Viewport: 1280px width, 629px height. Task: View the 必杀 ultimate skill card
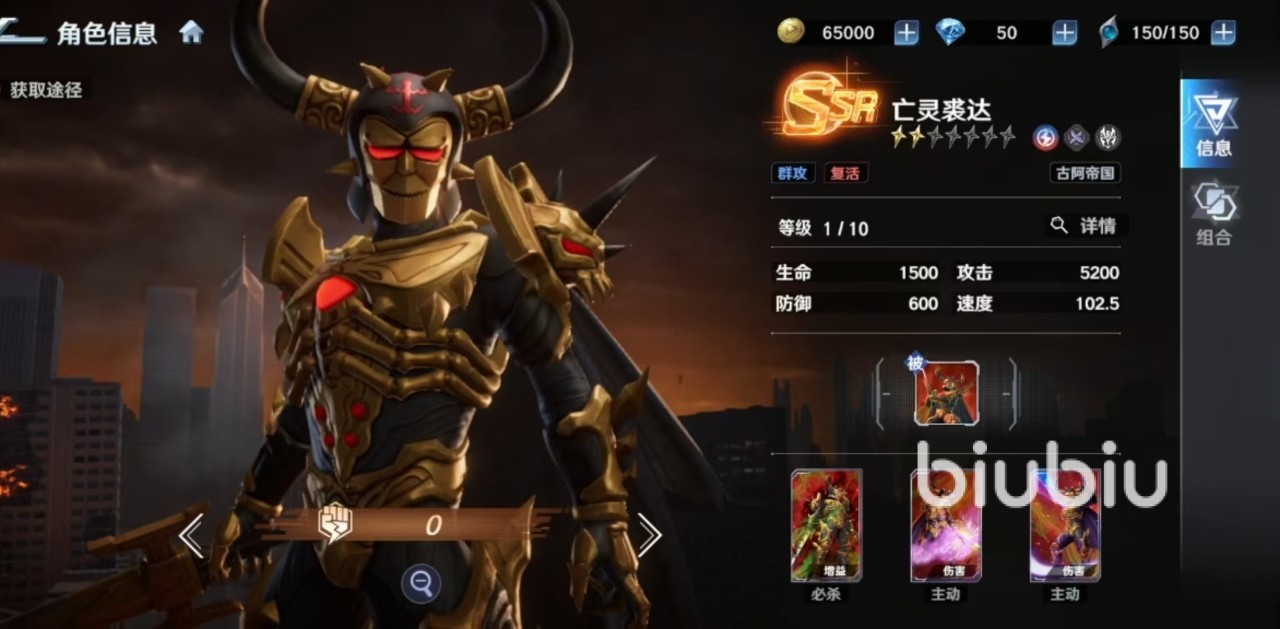tap(826, 525)
